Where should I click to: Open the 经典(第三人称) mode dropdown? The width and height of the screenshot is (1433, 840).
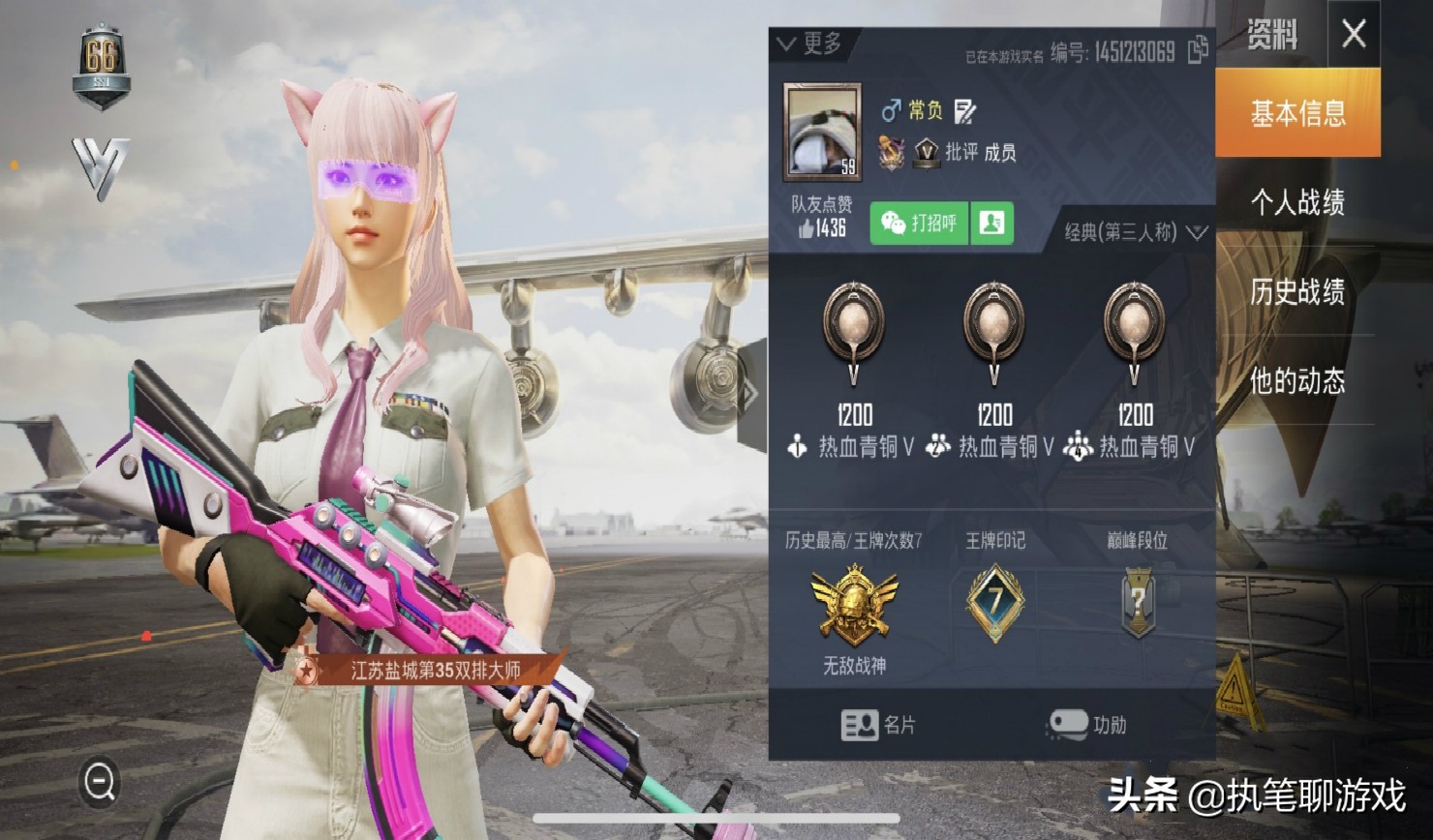pos(1136,232)
